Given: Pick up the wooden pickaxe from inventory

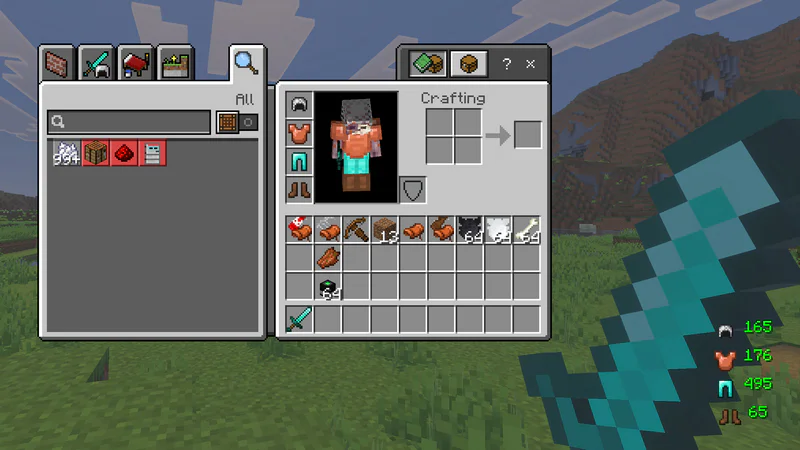Looking at the screenshot, I should point(357,230).
